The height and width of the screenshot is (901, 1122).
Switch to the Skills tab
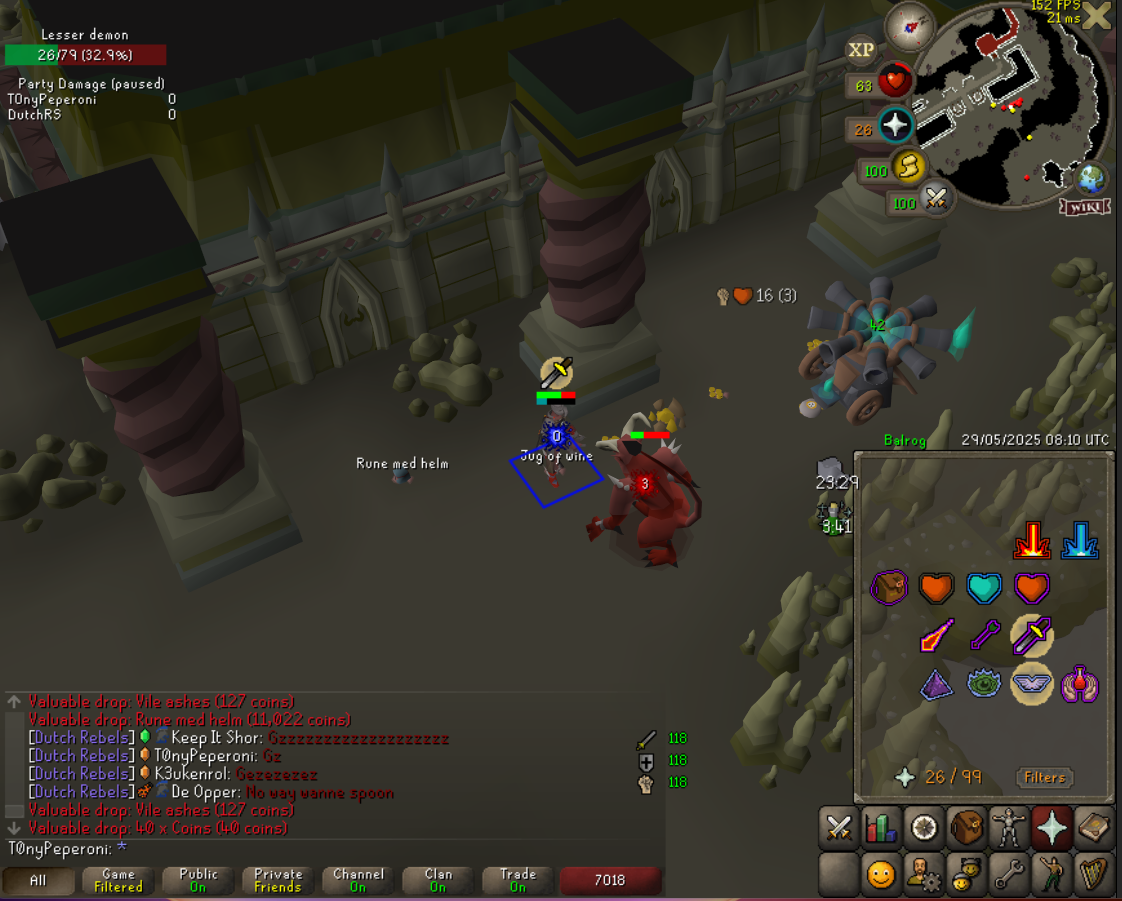click(881, 828)
